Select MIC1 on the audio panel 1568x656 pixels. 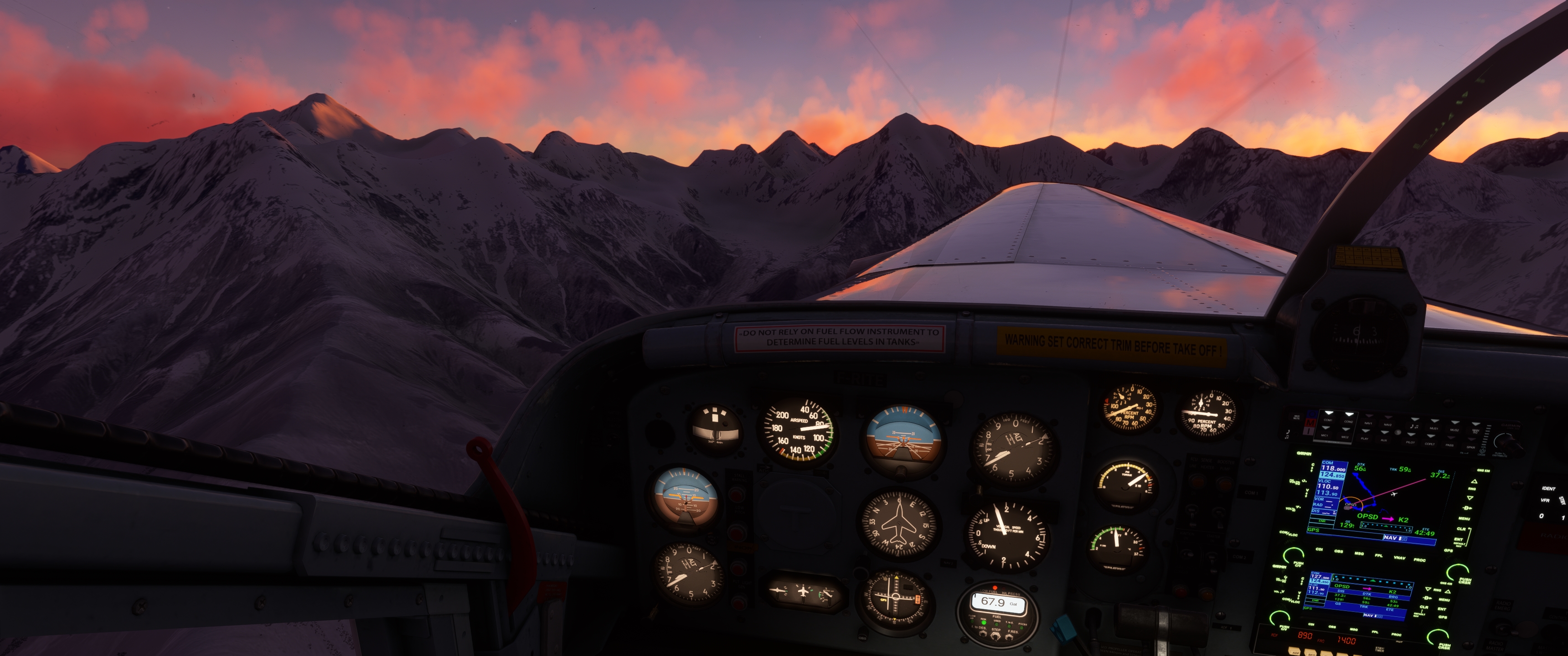click(1325, 436)
